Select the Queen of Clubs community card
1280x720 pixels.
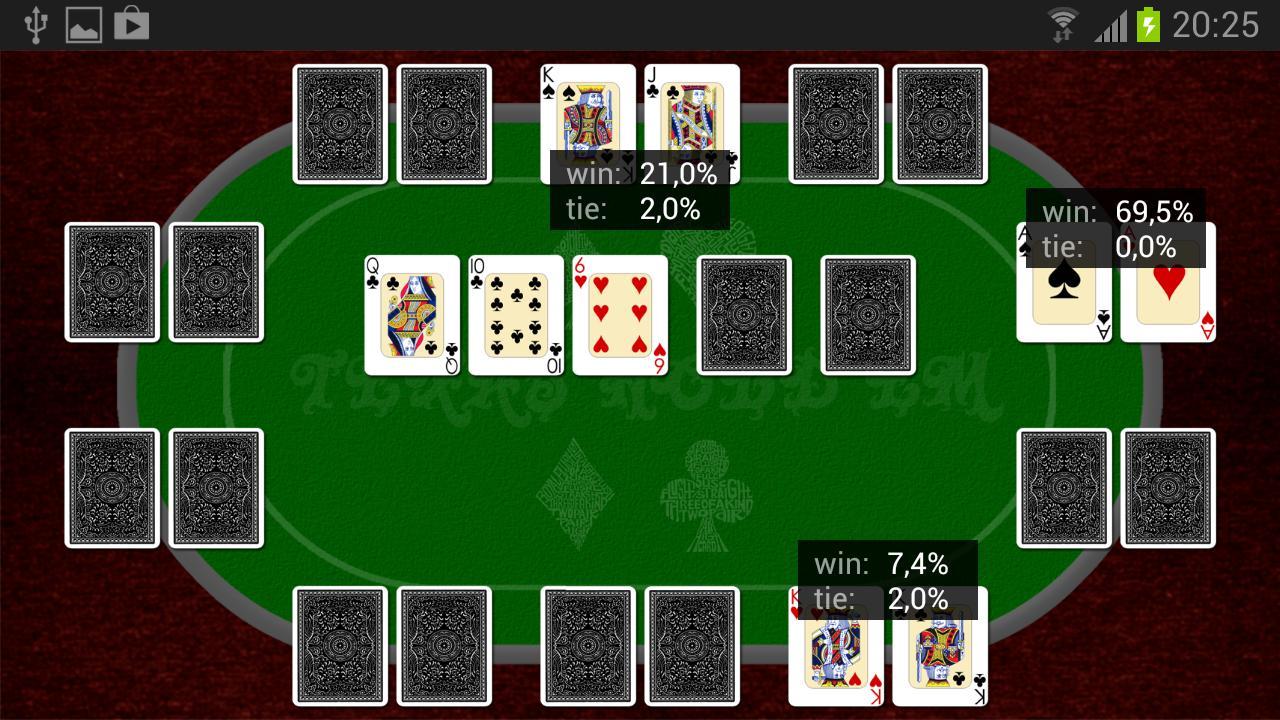pos(411,315)
